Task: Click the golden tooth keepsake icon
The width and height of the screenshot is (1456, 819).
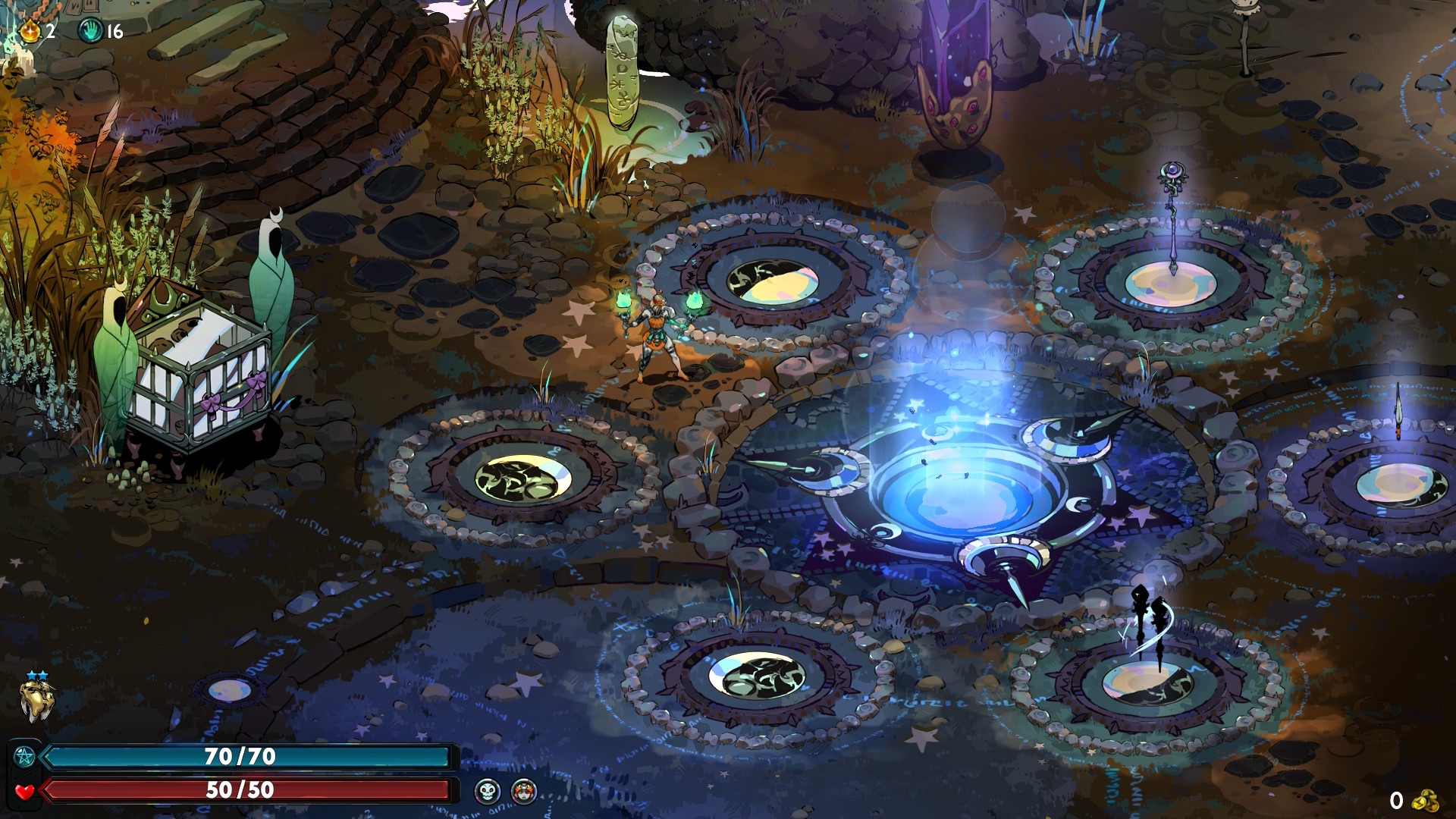Action: [x=37, y=699]
